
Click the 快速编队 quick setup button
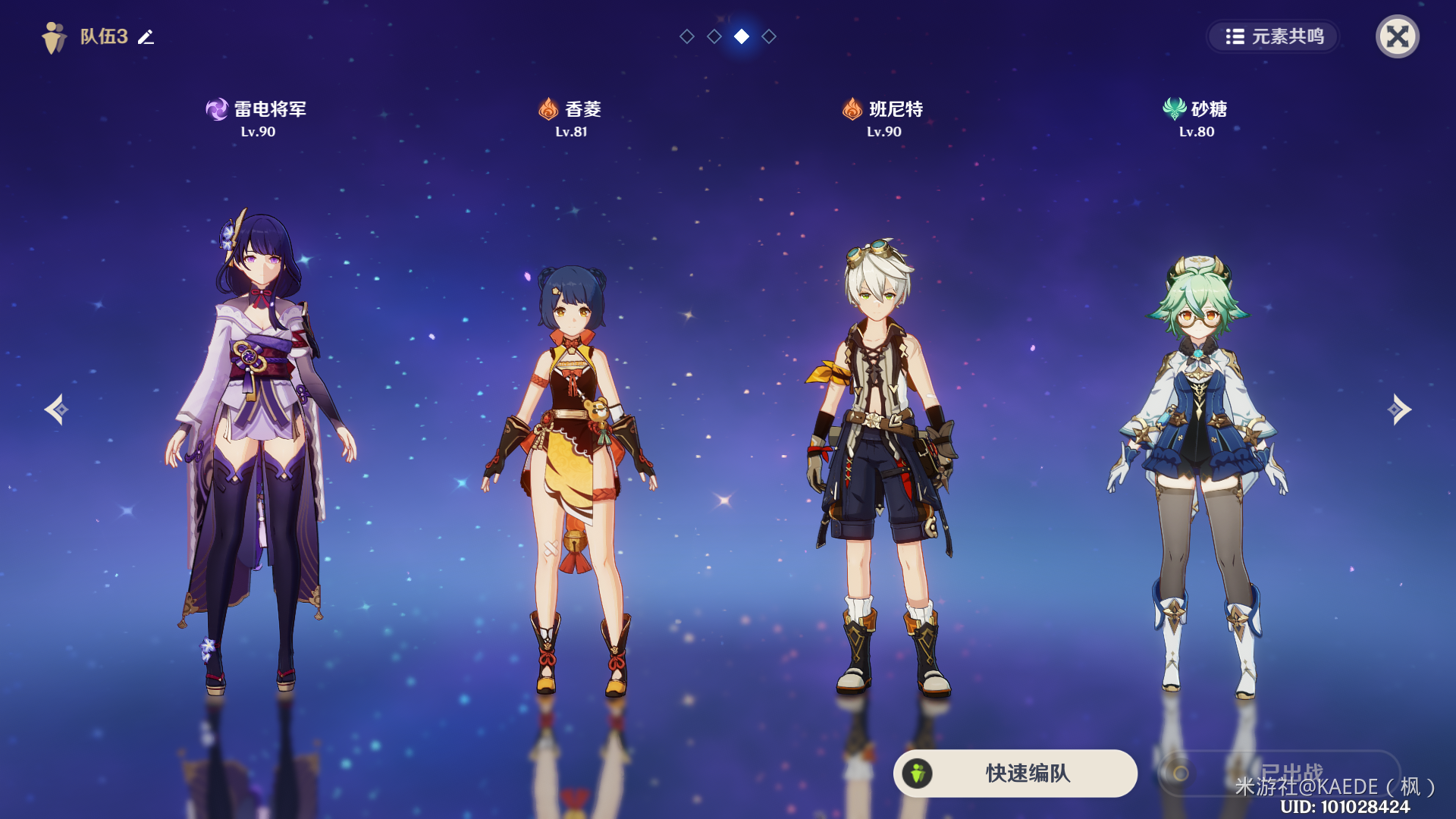click(1015, 773)
